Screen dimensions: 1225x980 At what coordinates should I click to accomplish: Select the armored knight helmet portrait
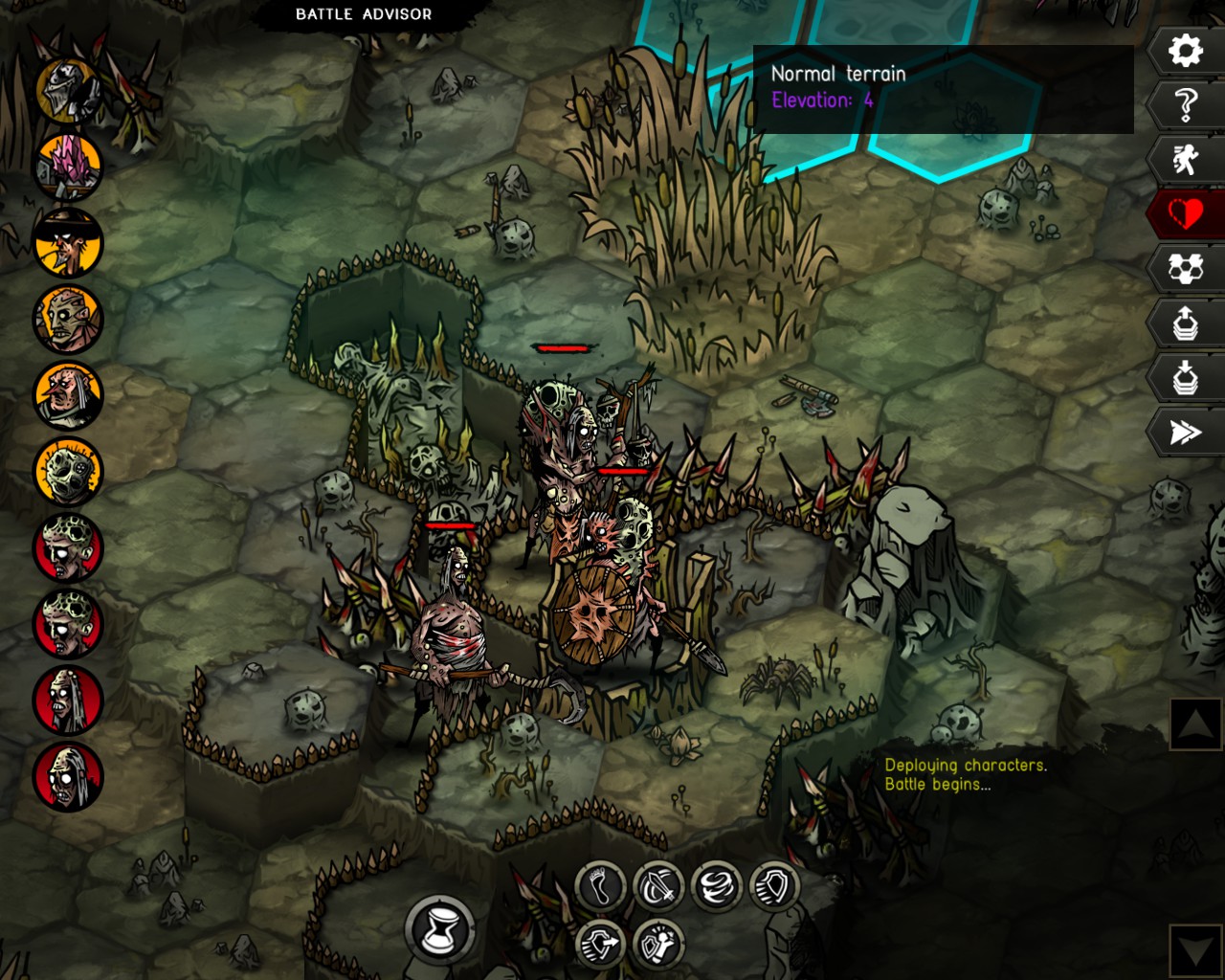(x=68, y=90)
